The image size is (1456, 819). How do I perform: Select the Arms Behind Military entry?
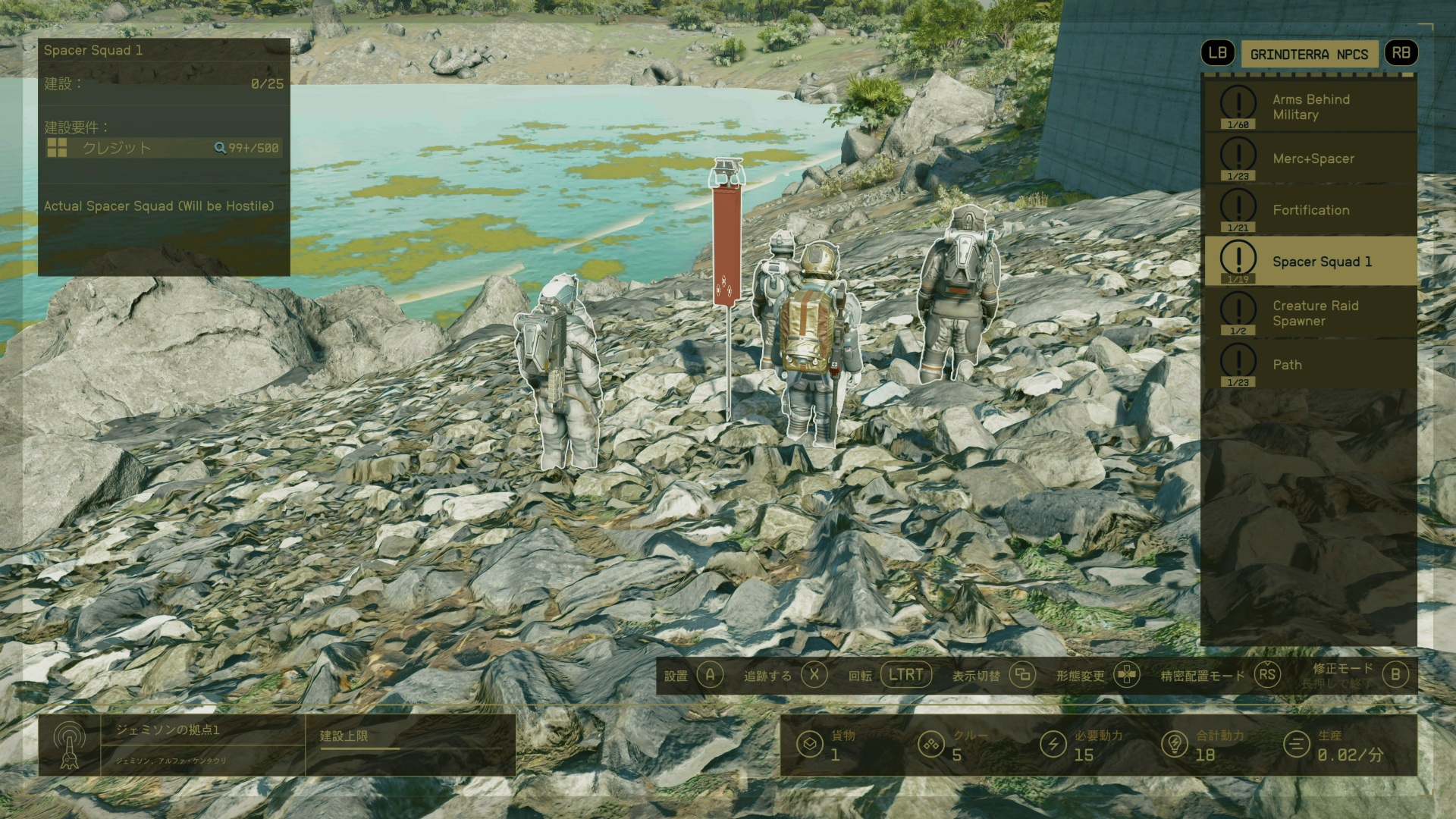1310,107
